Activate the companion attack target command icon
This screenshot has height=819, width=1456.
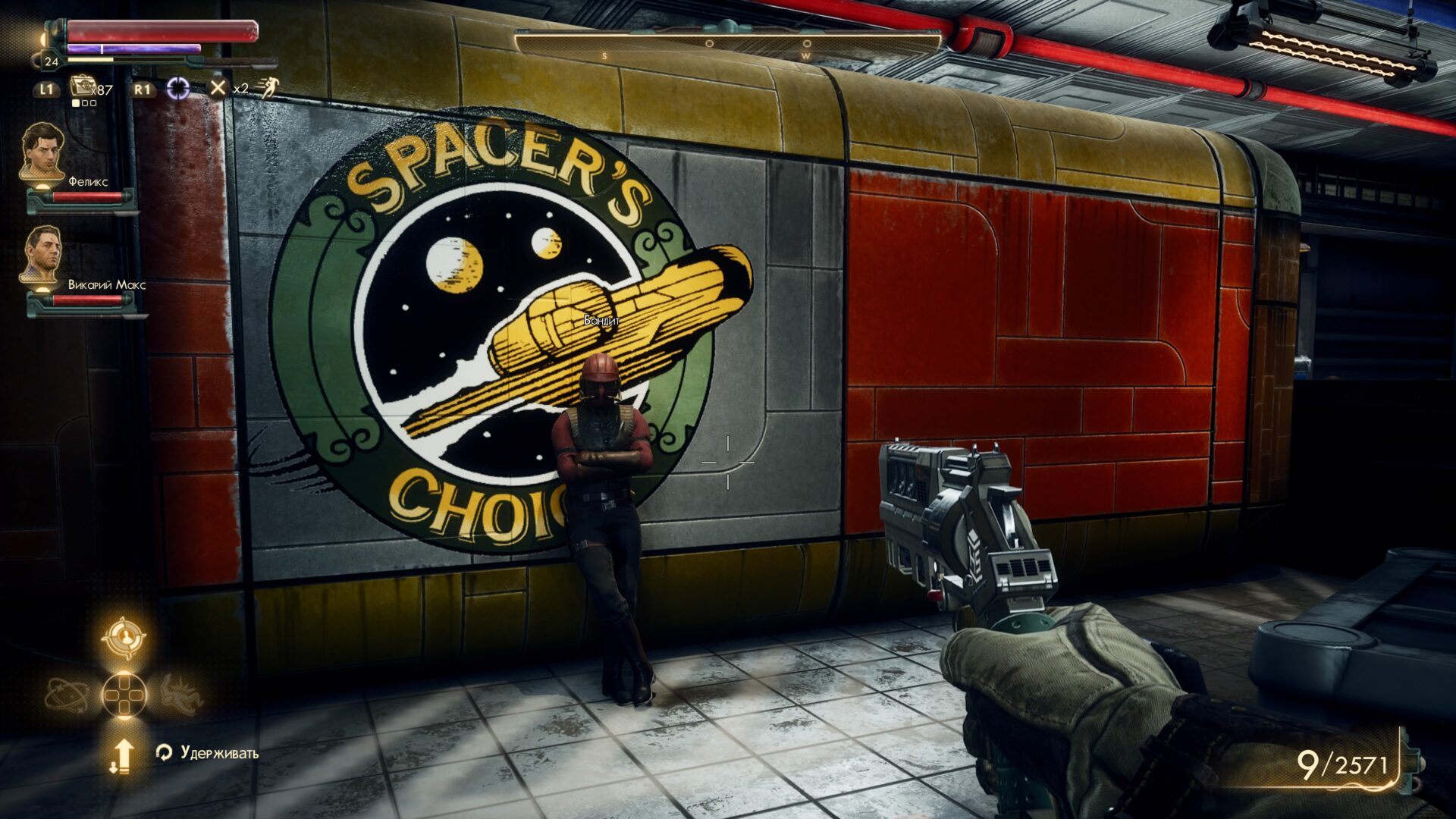(x=124, y=638)
